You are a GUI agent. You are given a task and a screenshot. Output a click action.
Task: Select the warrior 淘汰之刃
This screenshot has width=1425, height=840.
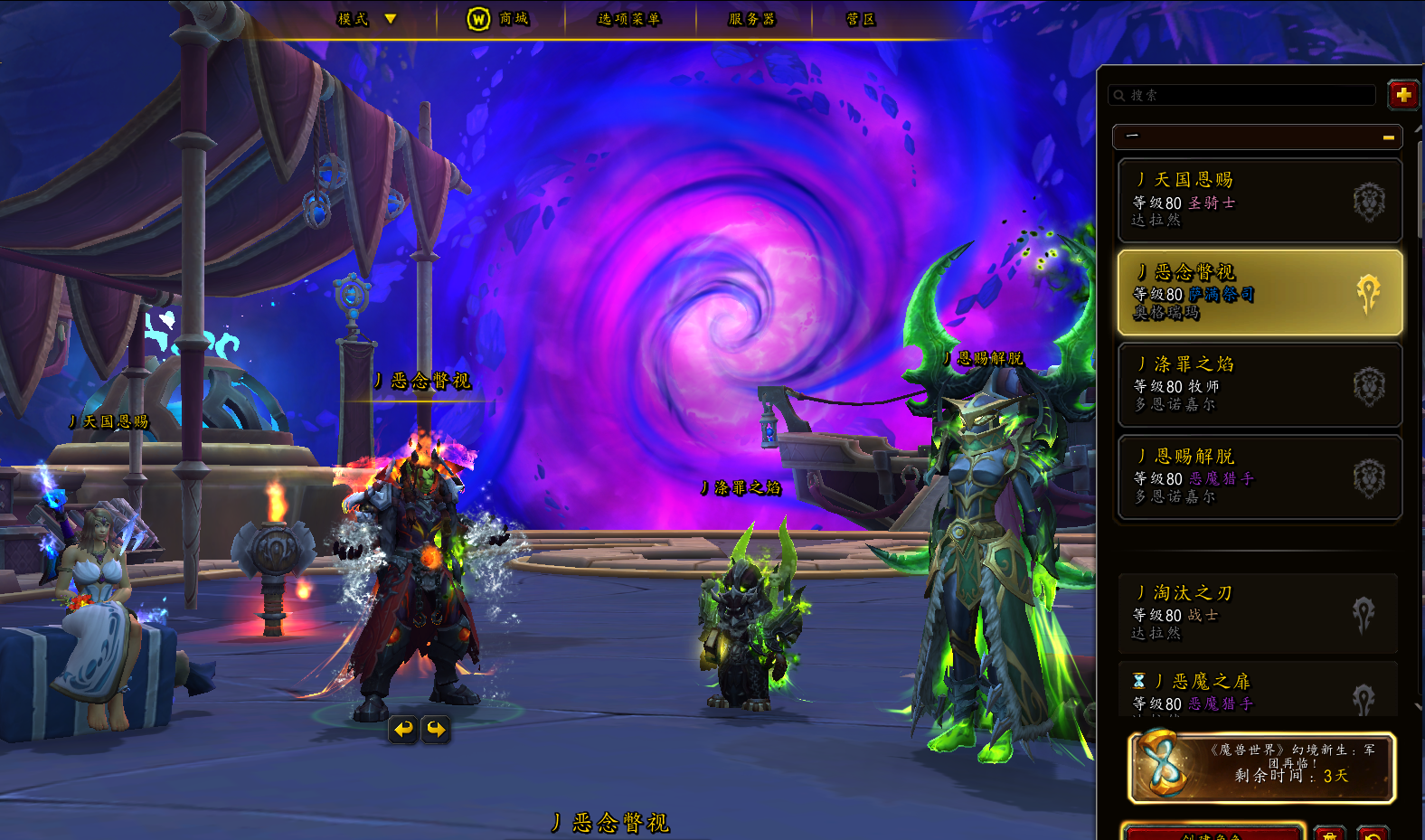[1258, 613]
